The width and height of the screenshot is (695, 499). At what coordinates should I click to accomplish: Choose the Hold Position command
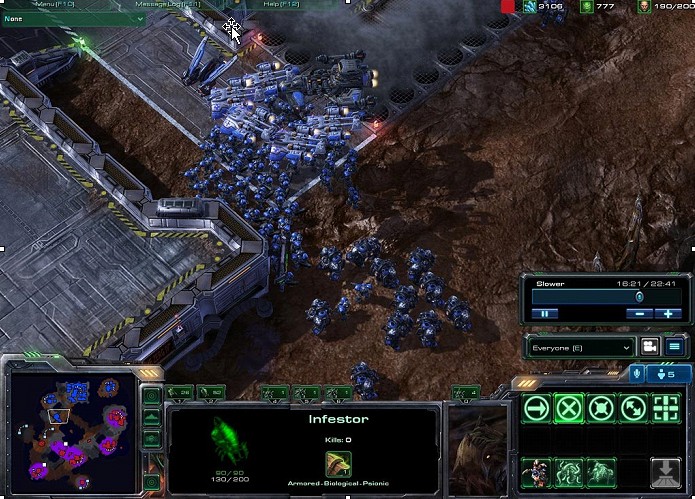click(601, 407)
